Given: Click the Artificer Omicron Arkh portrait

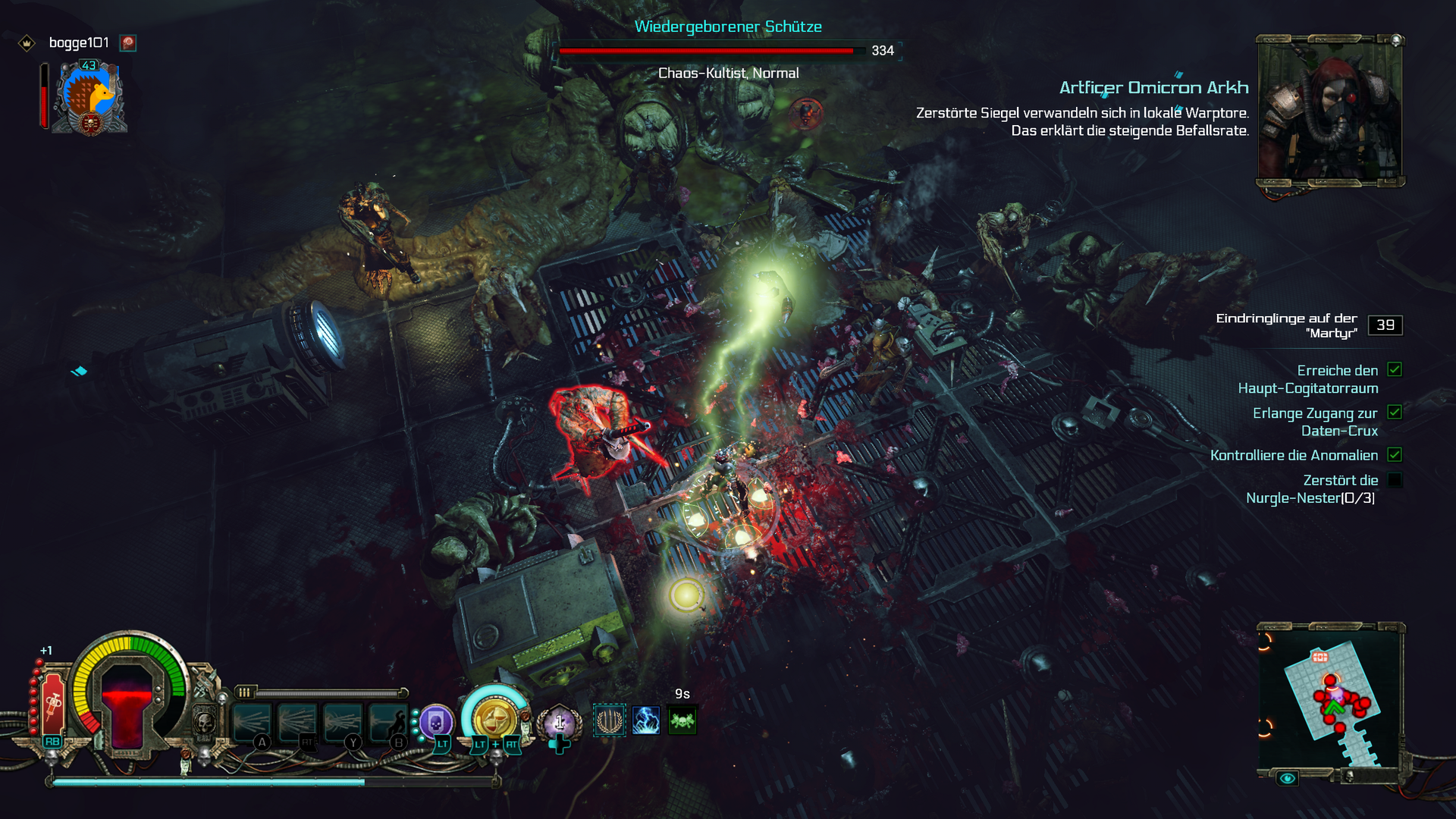Looking at the screenshot, I should [x=1330, y=110].
